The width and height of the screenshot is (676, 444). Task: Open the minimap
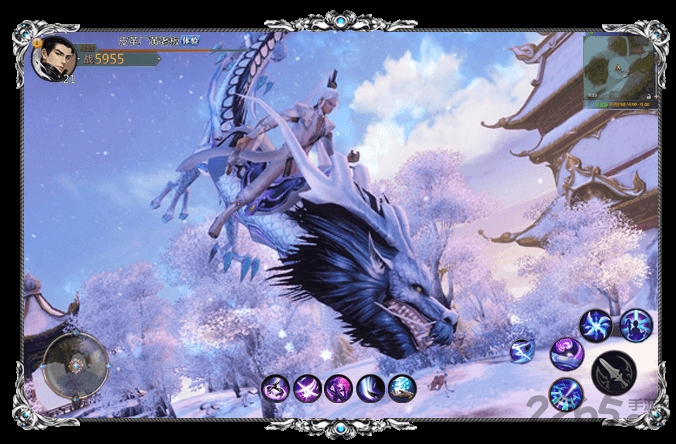tap(617, 70)
